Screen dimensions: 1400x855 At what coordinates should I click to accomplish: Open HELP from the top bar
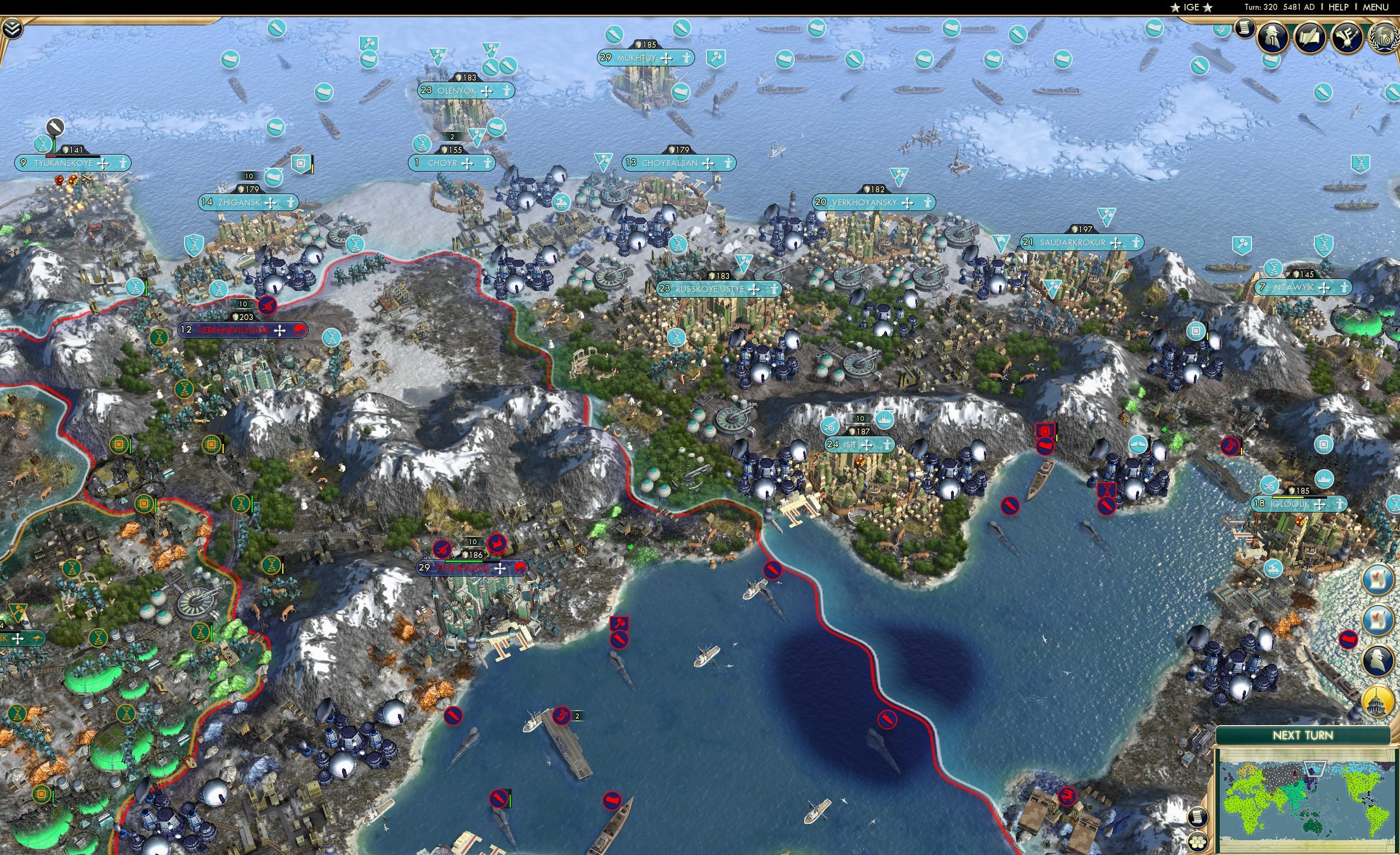click(1339, 7)
